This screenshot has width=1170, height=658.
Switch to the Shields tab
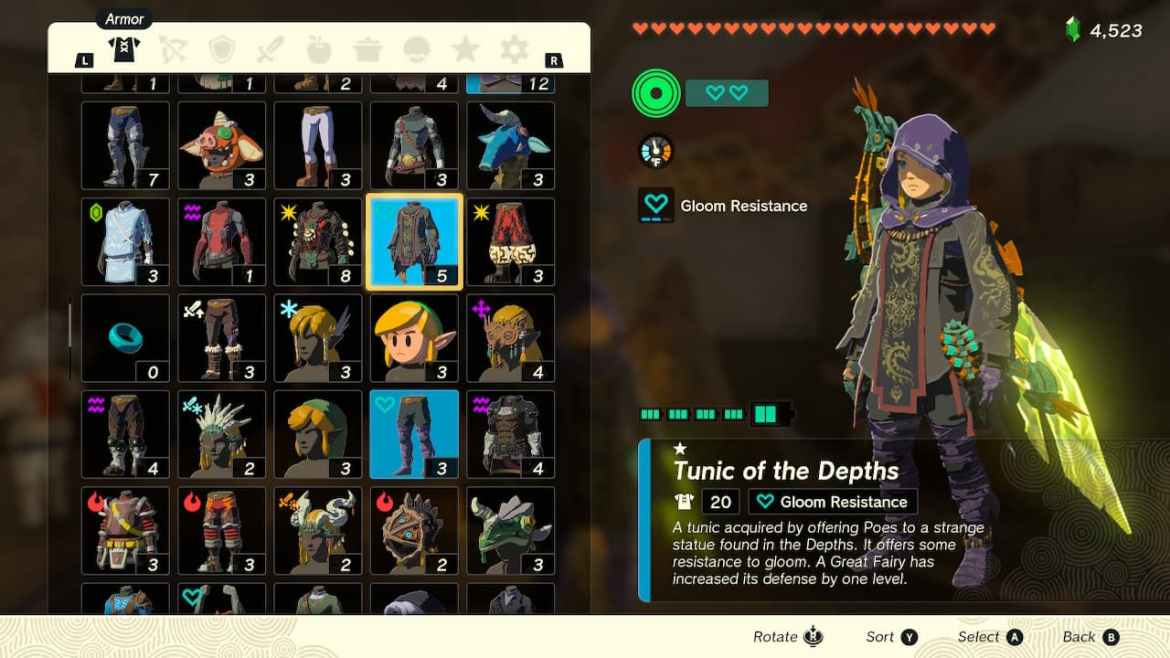tap(222, 49)
